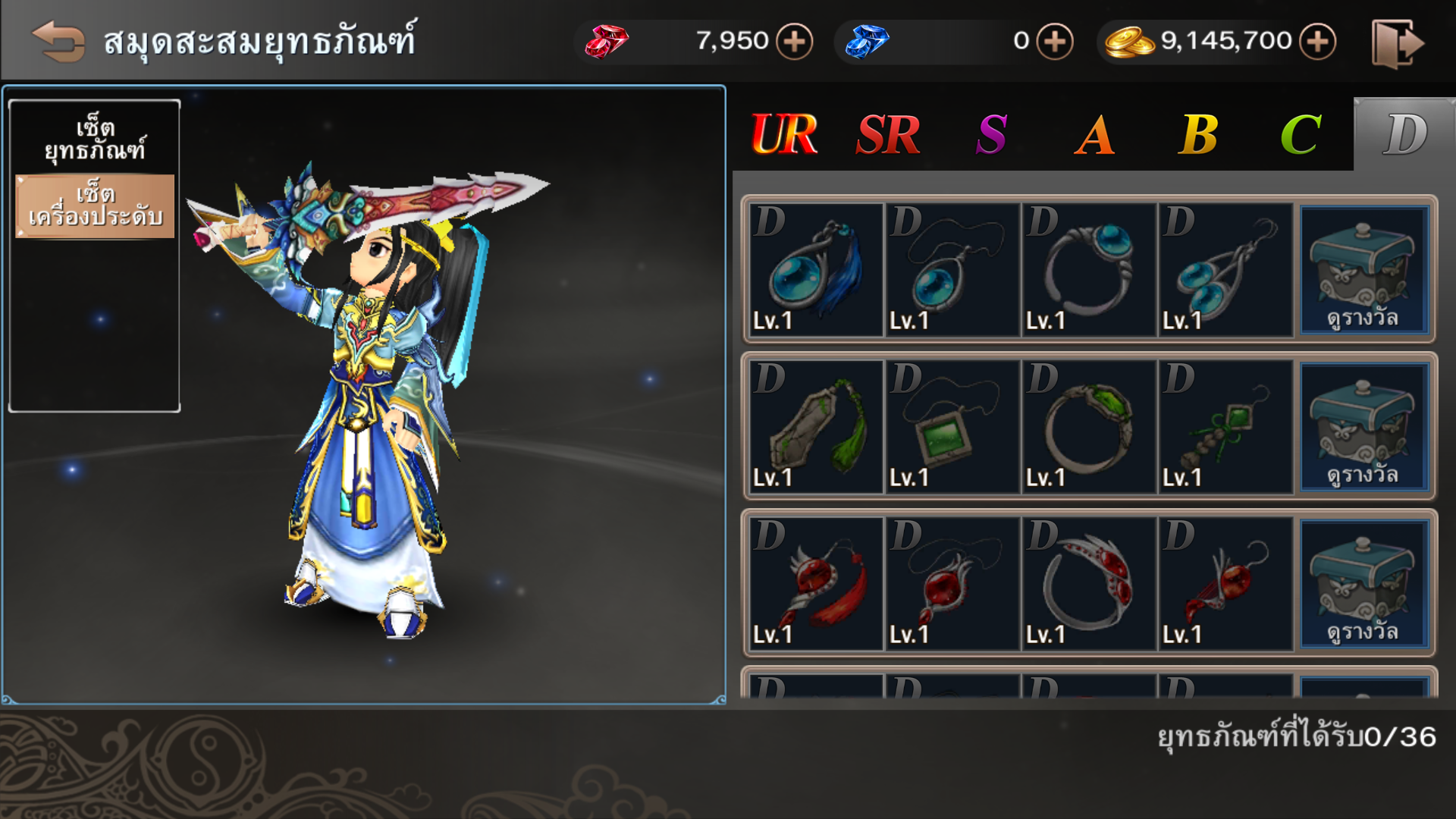
Task: Go back using the return arrow
Action: [x=58, y=41]
